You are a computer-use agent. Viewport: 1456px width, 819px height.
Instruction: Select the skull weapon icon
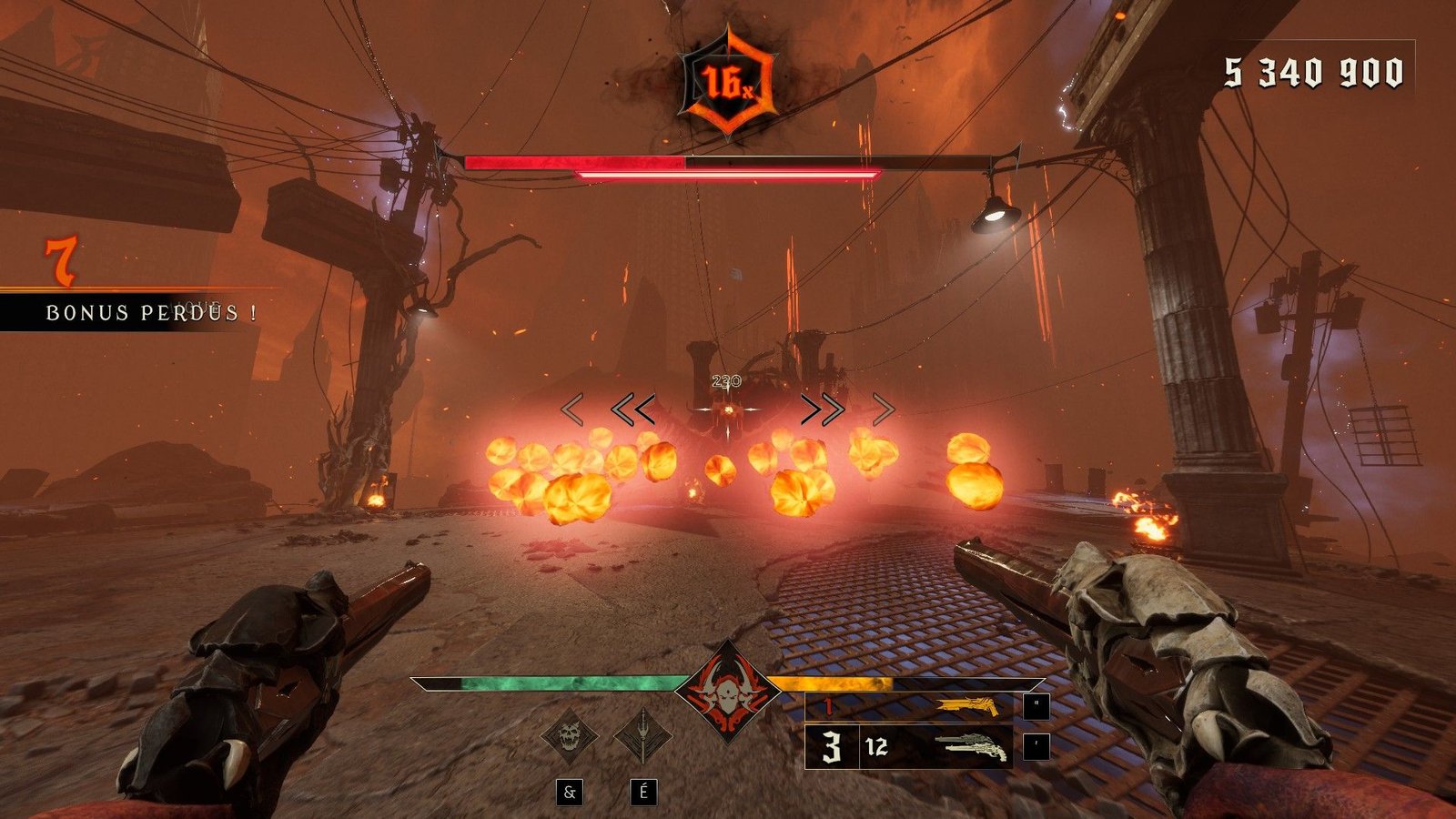pyautogui.click(x=570, y=735)
